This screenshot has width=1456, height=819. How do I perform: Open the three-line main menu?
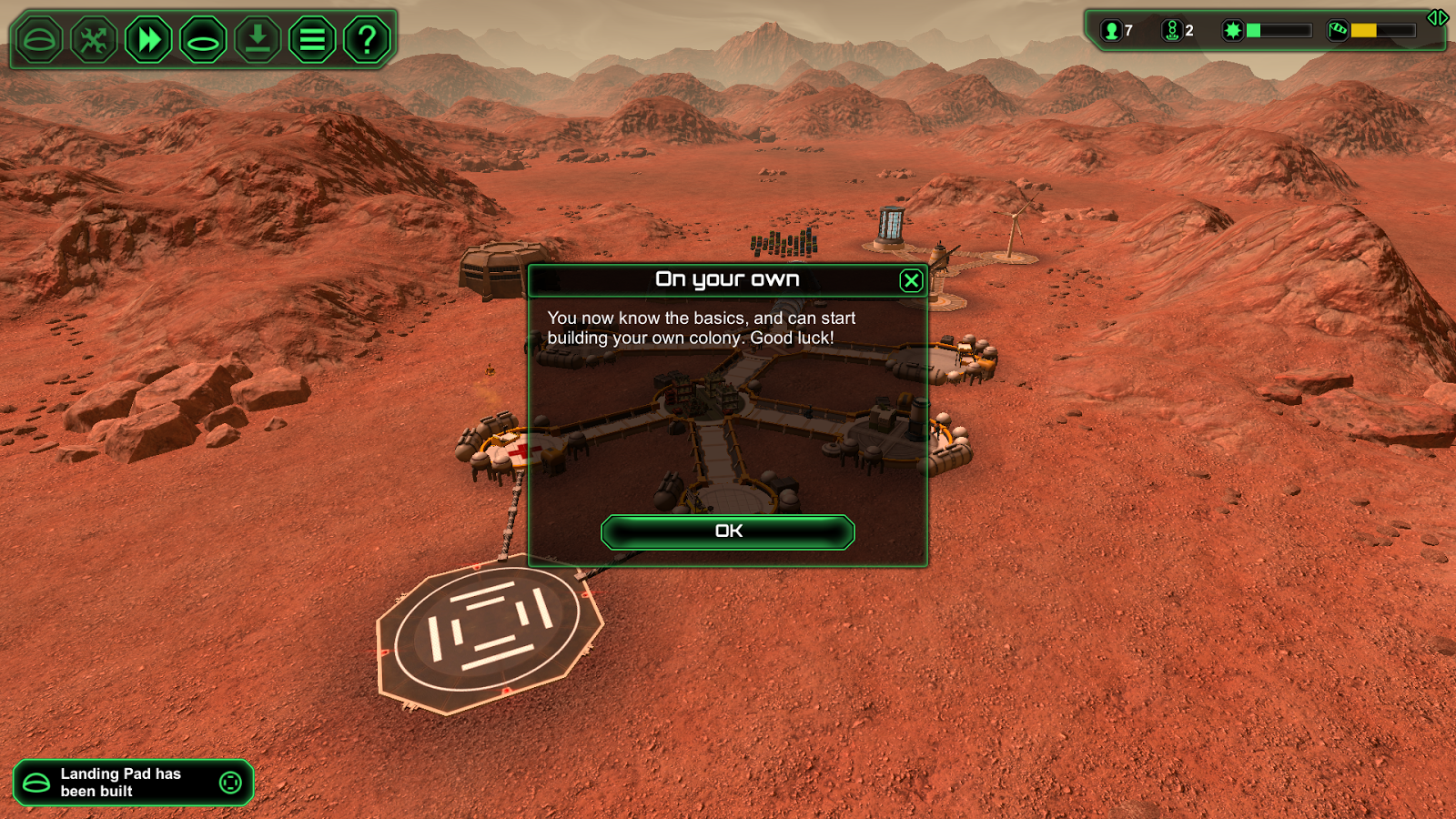click(x=312, y=40)
